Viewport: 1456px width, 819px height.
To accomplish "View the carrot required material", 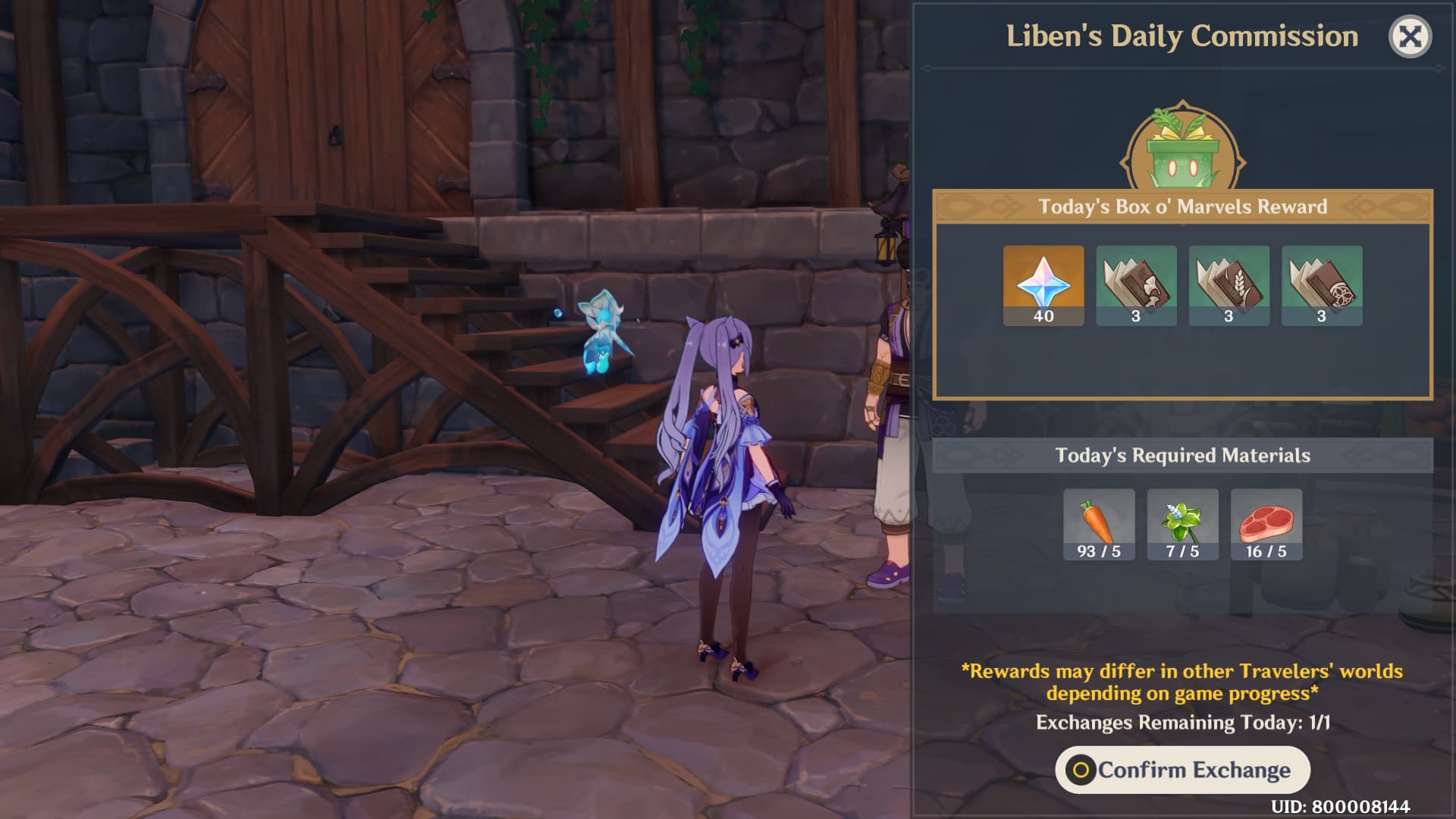I will (1099, 524).
